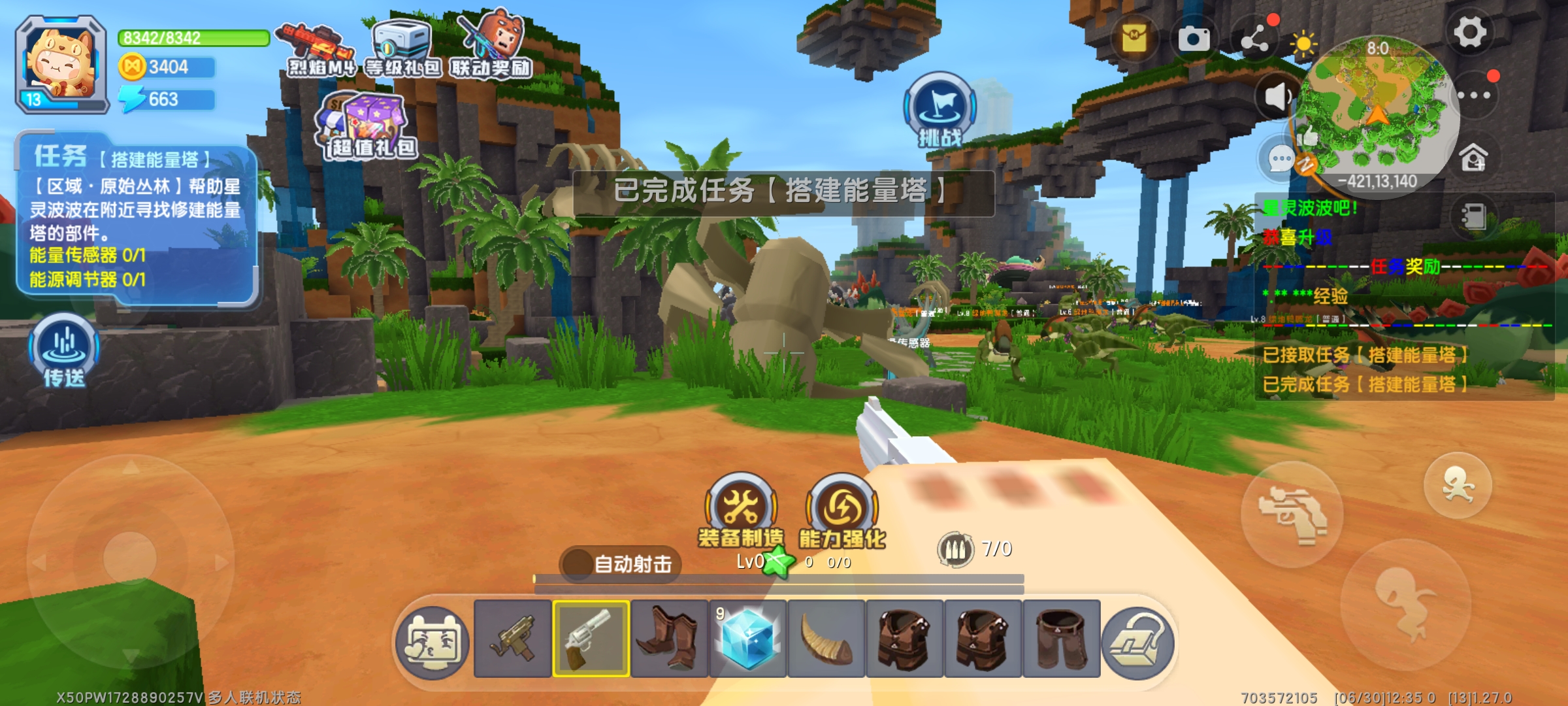The height and width of the screenshot is (706, 1568).
Task: Open the three-dot more options menu
Action: tap(1474, 95)
